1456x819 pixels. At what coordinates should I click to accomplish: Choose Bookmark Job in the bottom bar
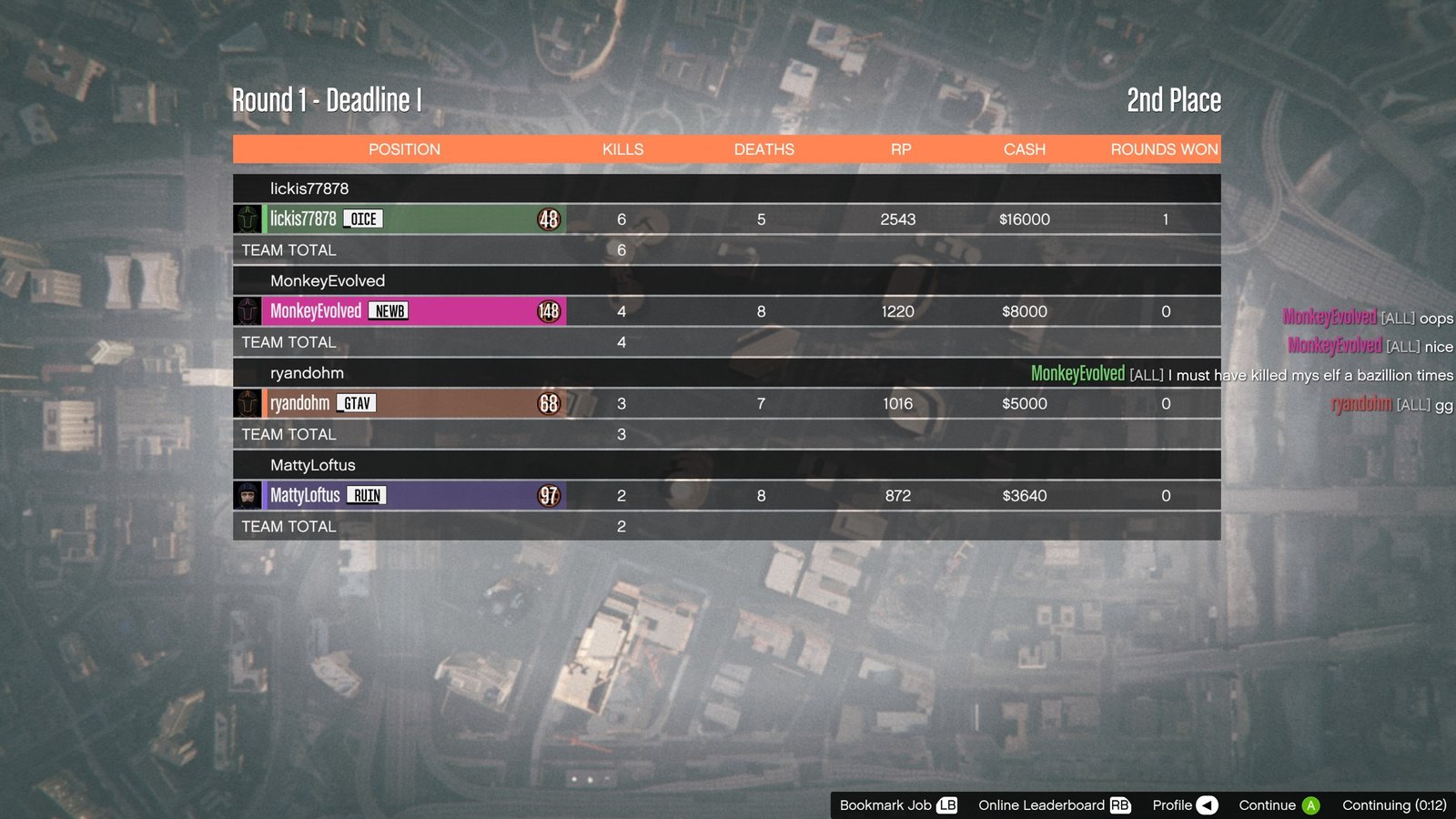point(897,805)
